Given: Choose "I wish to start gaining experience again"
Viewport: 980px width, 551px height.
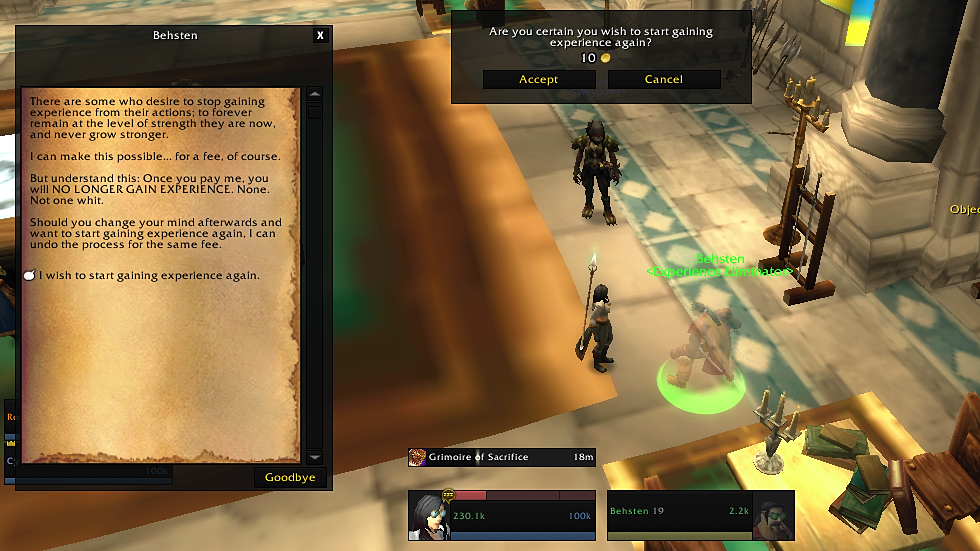Looking at the screenshot, I should [x=149, y=275].
